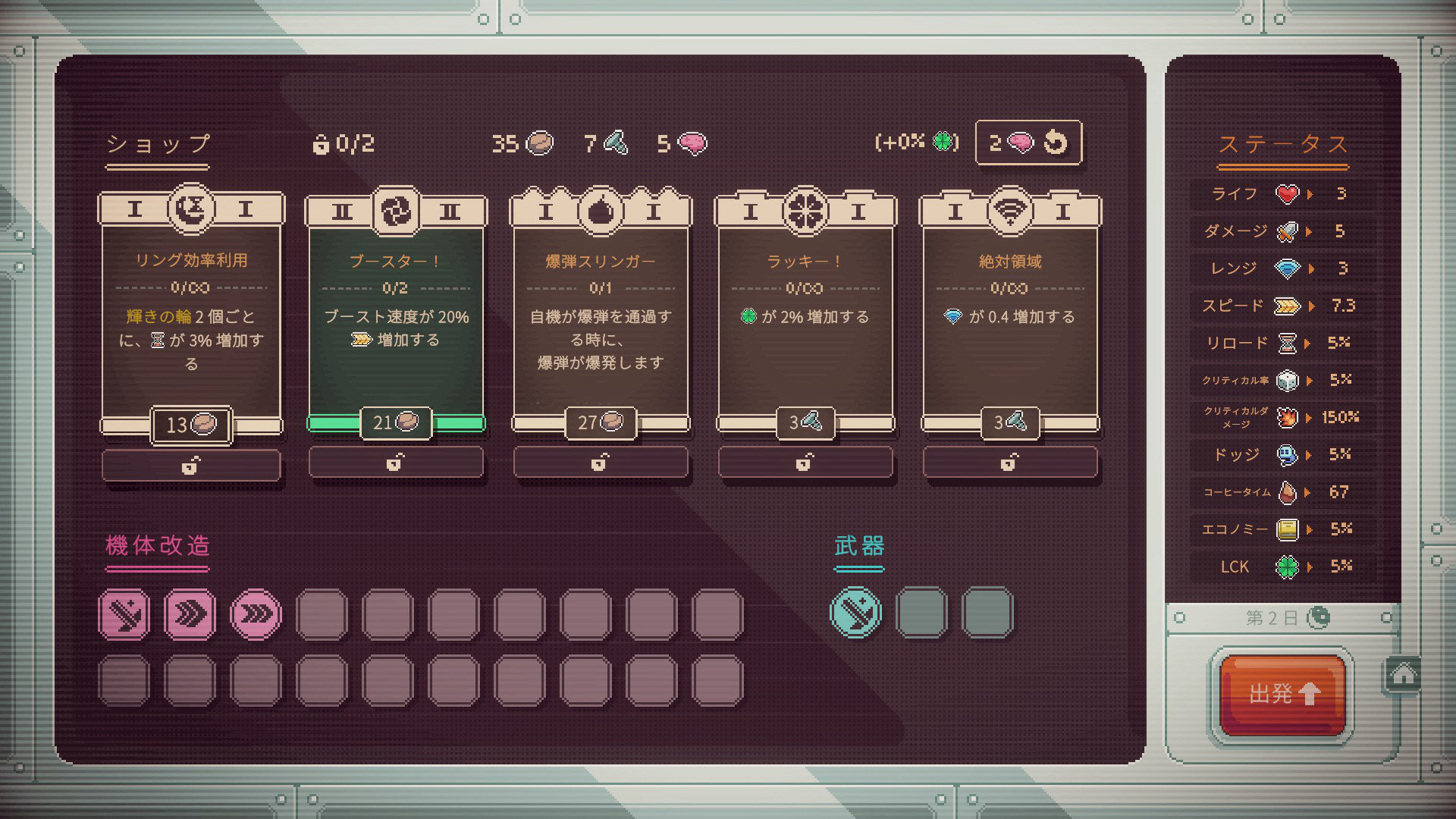The height and width of the screenshot is (819, 1456).
Task: Lock the 絶対領域 card
Action: [1010, 462]
